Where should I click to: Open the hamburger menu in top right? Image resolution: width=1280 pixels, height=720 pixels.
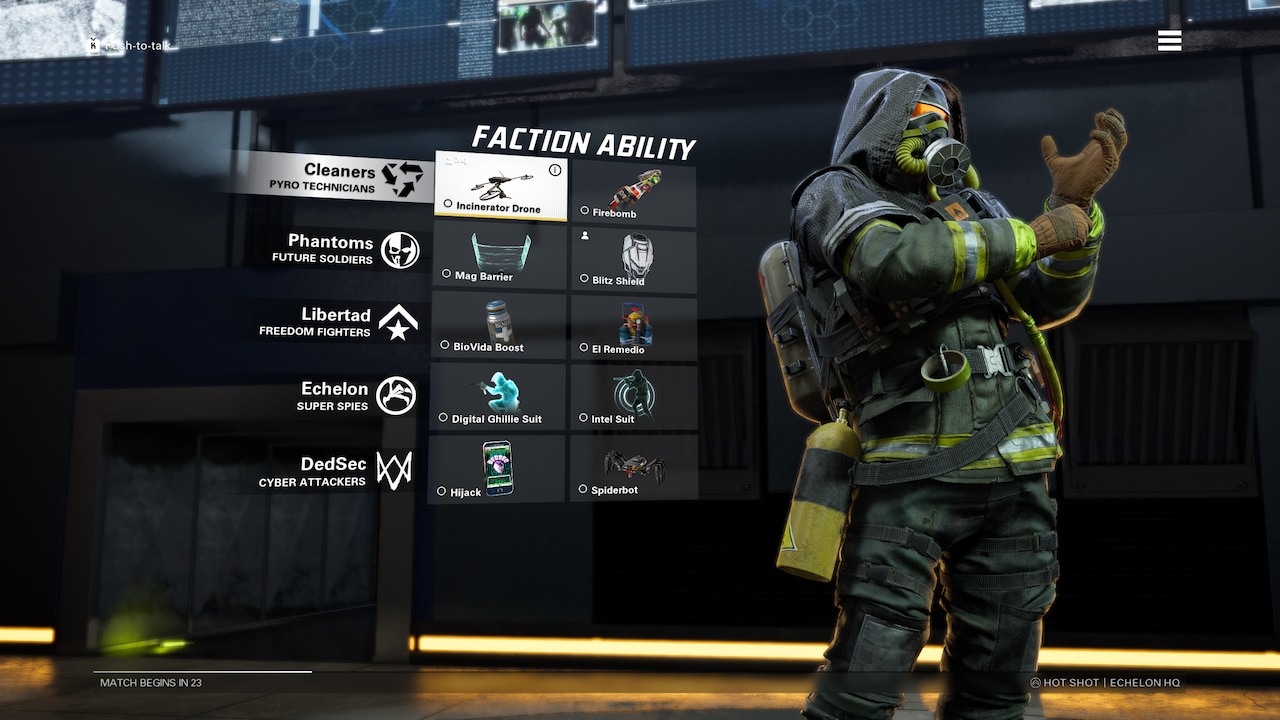[1168, 41]
